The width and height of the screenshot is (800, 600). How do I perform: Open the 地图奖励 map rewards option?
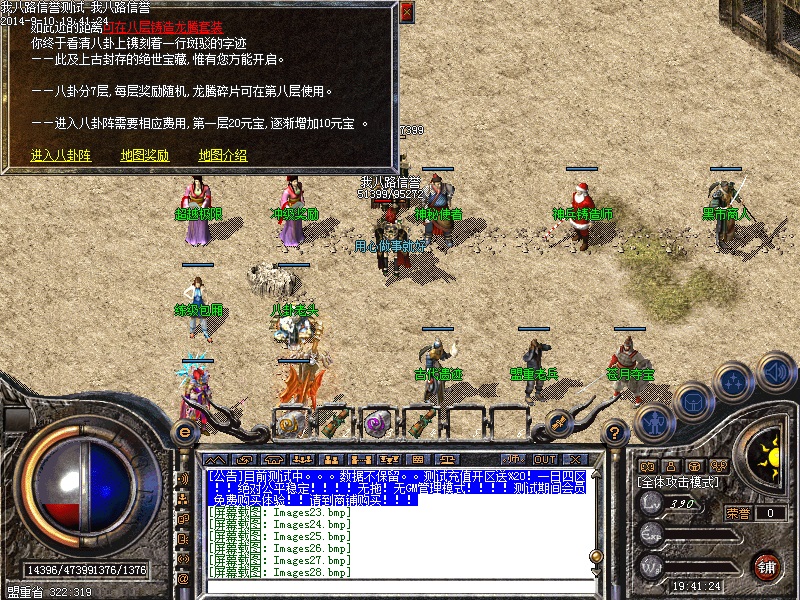point(144,155)
